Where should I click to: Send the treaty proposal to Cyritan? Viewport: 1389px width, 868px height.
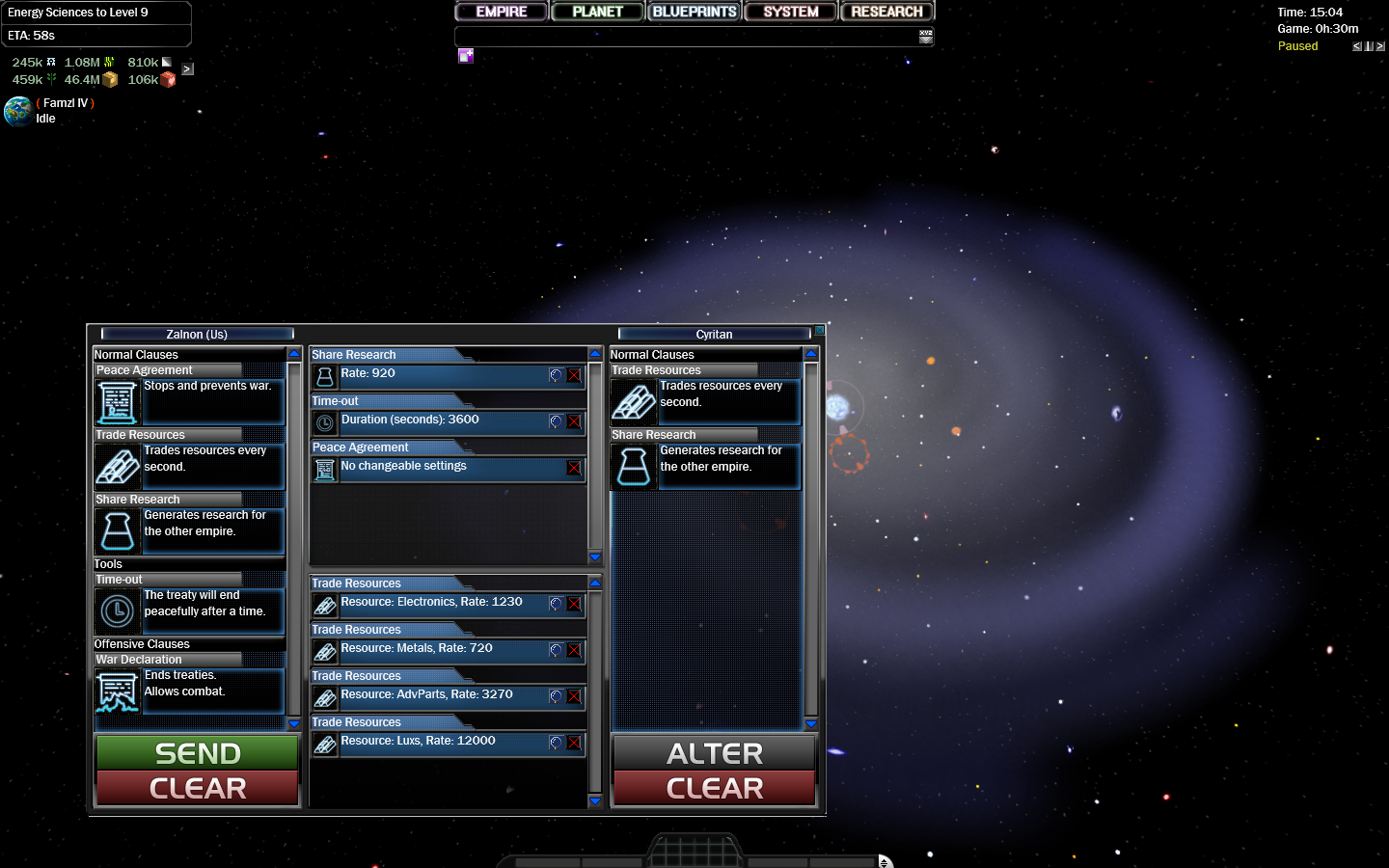coord(197,753)
